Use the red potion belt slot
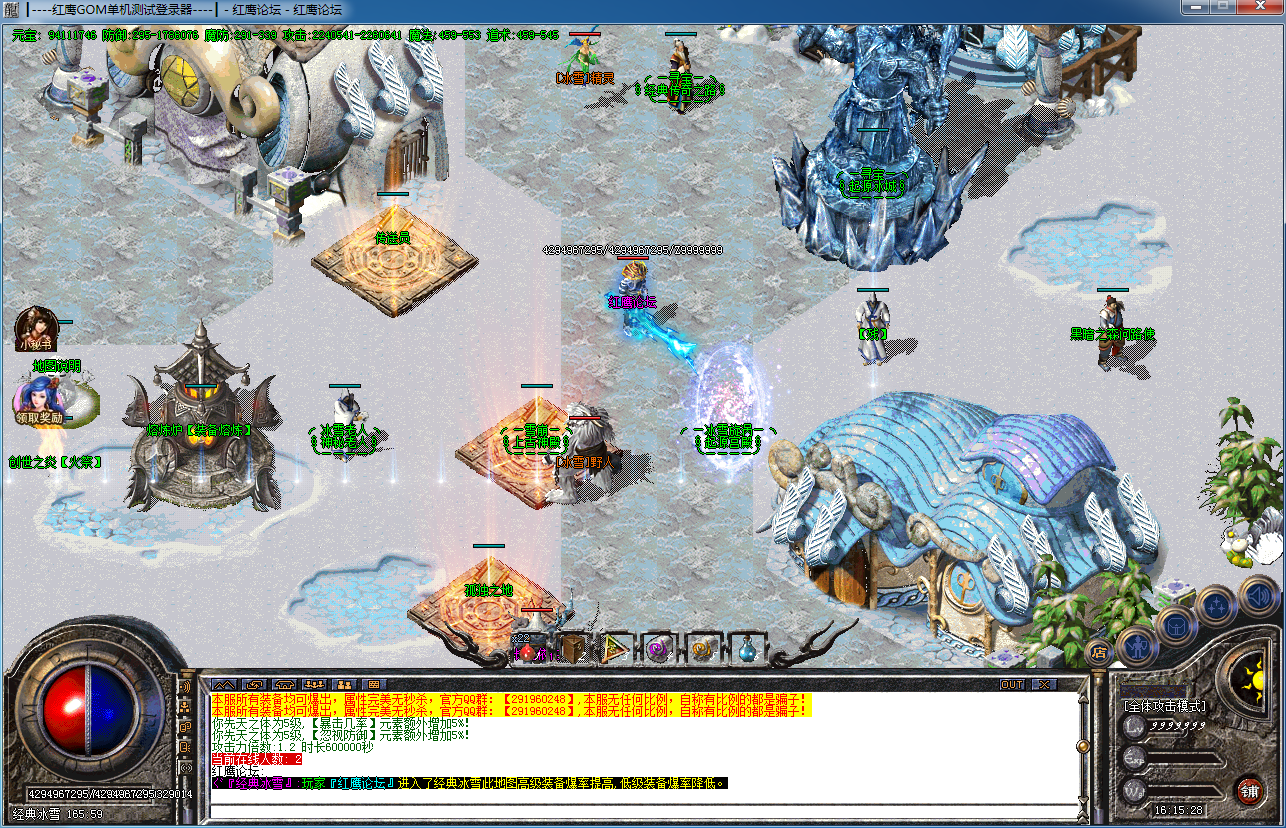This screenshot has width=1286, height=828. (x=527, y=651)
